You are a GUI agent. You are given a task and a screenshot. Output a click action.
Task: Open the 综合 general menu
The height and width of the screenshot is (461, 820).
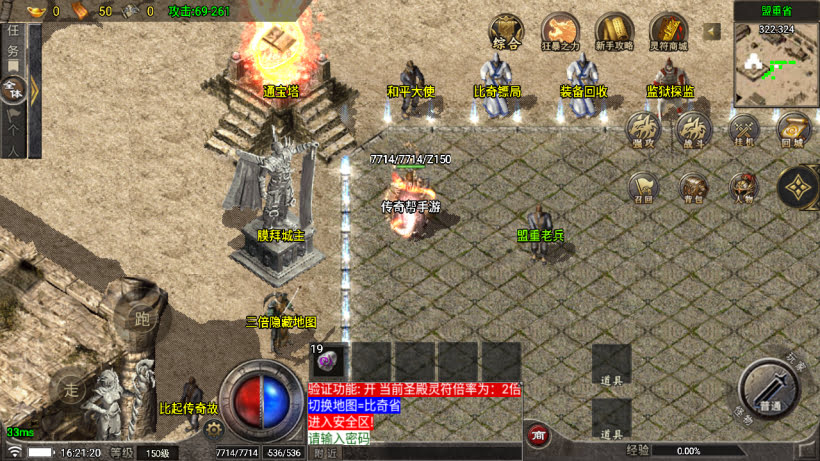pos(506,30)
